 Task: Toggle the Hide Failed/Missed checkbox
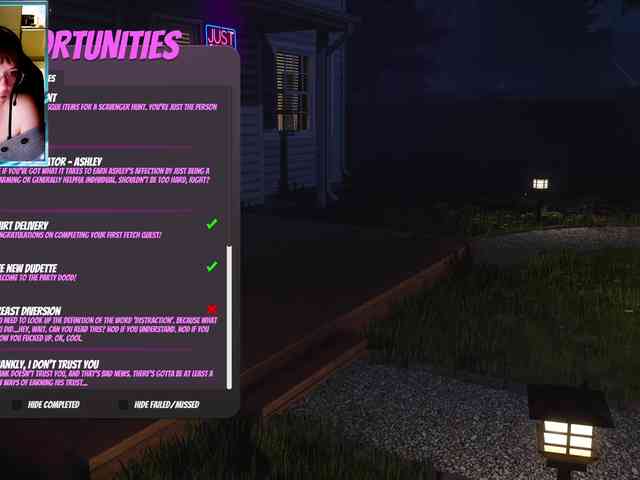124,405
